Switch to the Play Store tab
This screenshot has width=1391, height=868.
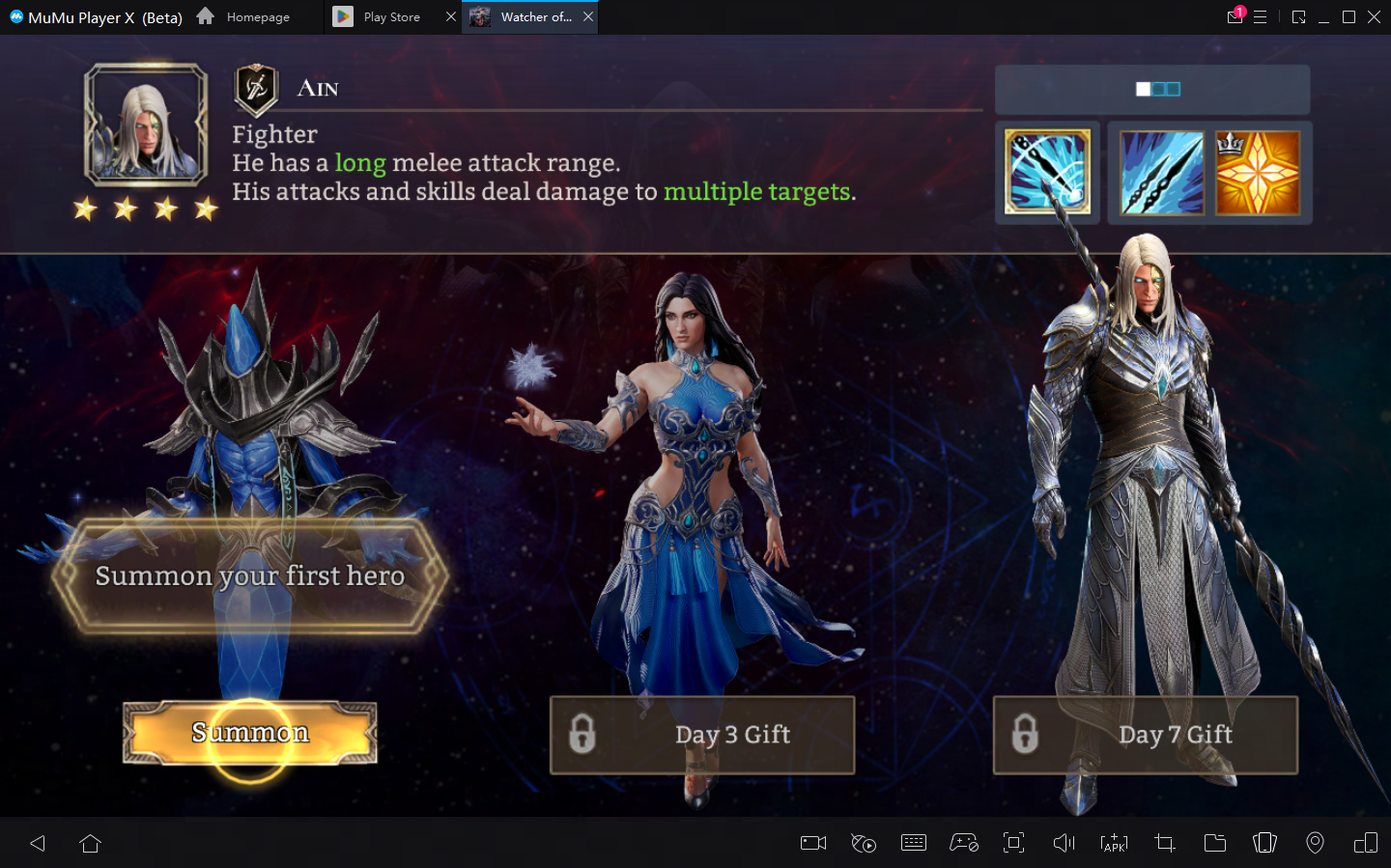391,17
